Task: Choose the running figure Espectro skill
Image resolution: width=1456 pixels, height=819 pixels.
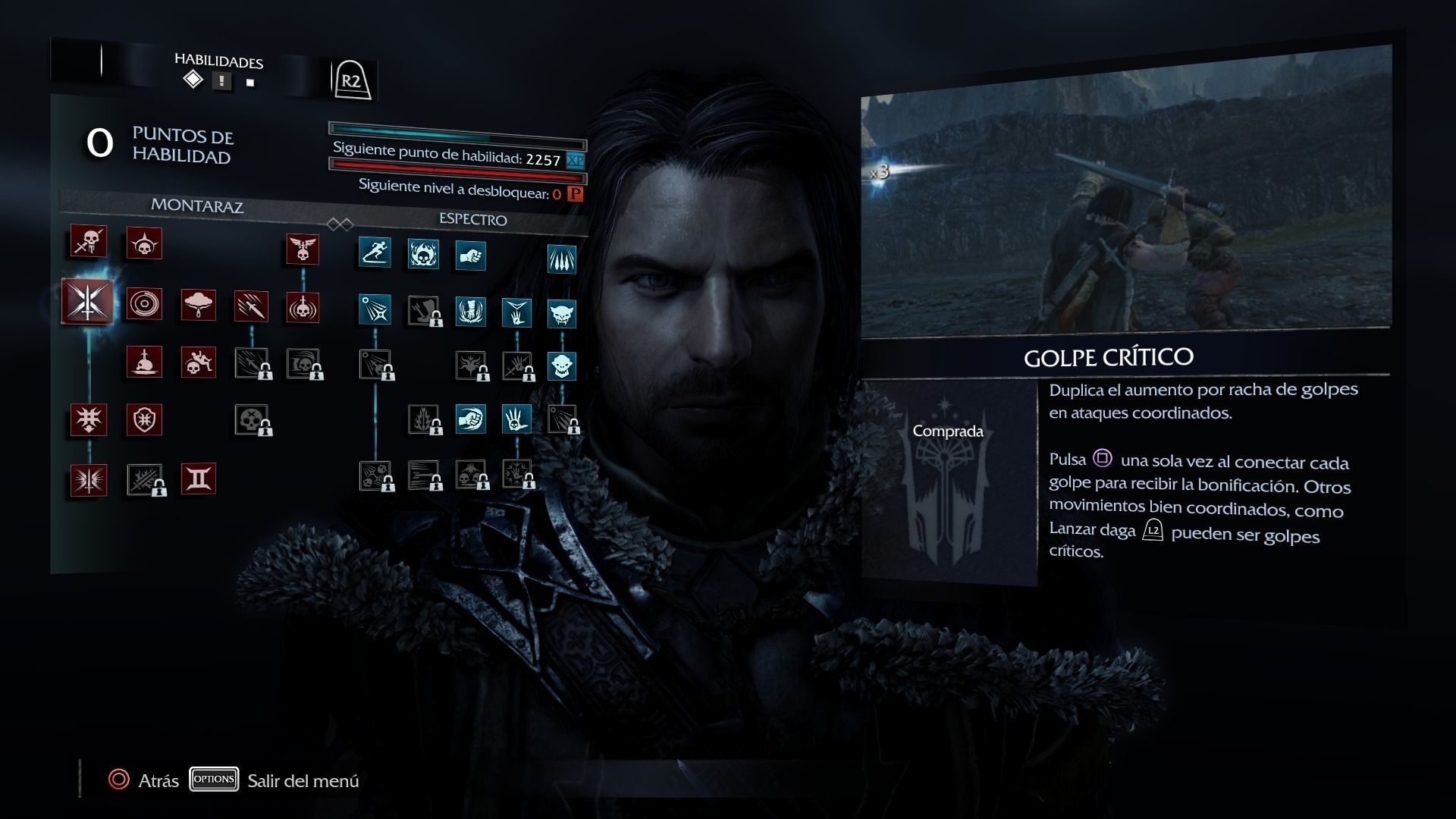Action: click(x=375, y=252)
